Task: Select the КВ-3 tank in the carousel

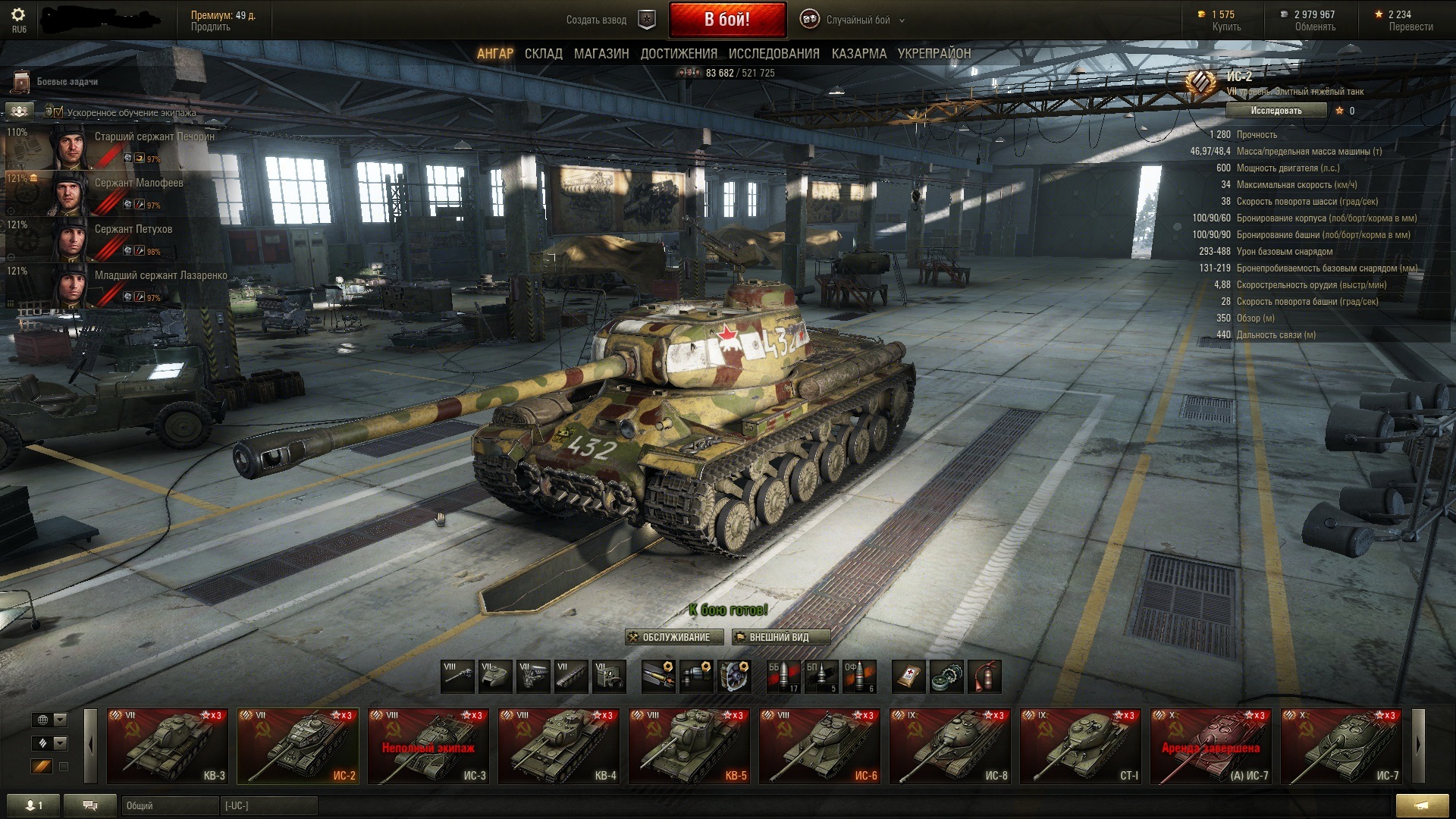Action: point(167,745)
